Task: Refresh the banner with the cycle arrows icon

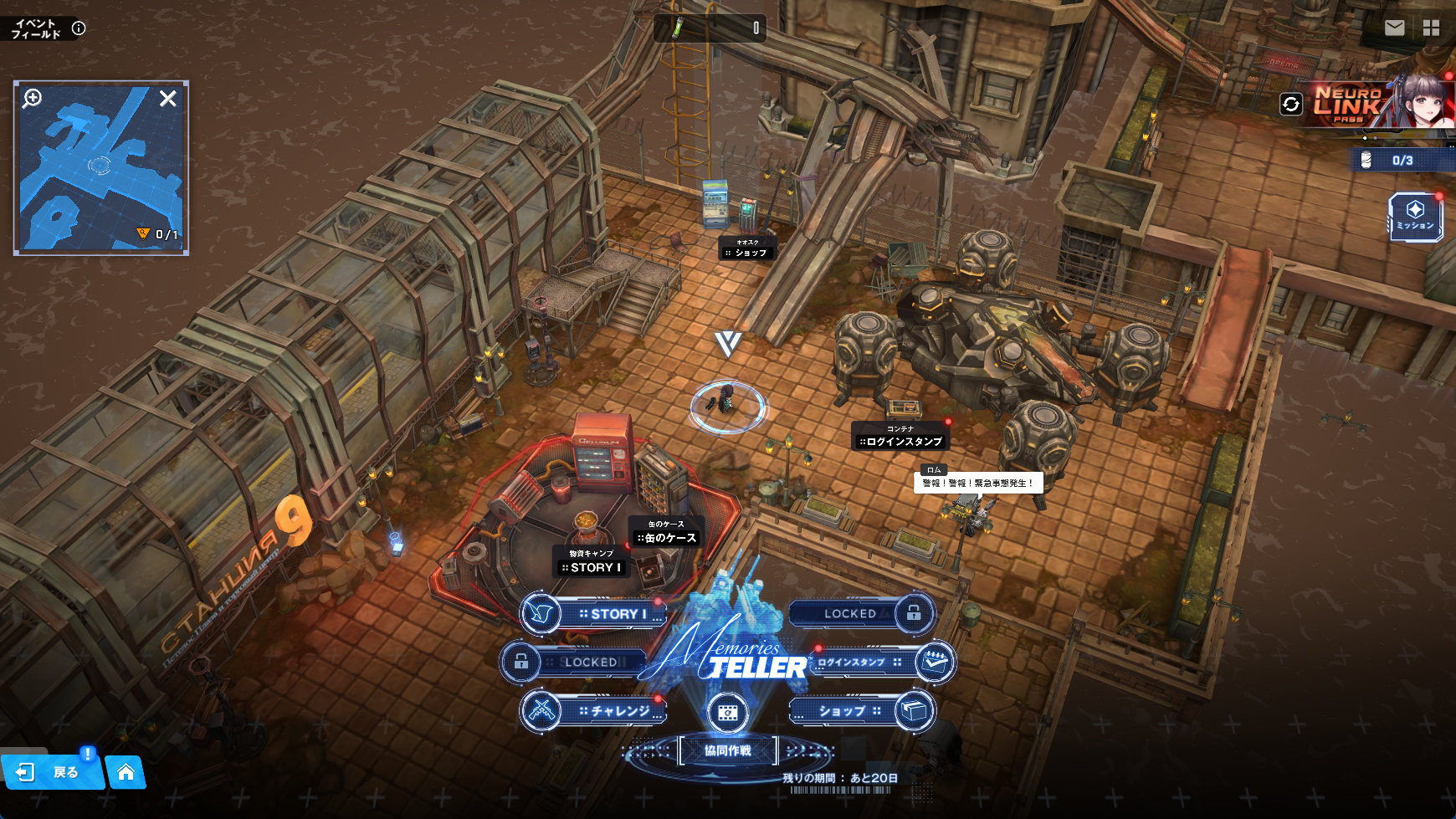Action: pyautogui.click(x=1291, y=104)
